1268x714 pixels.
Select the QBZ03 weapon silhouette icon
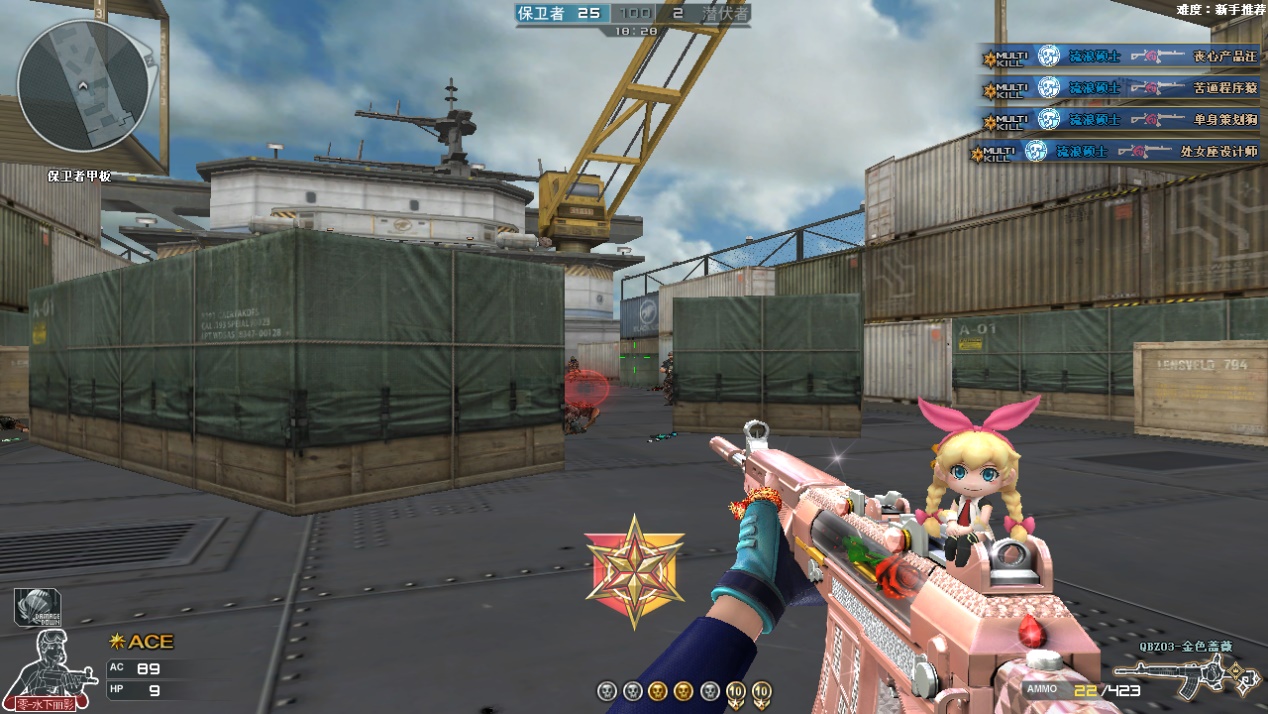[x=1185, y=677]
